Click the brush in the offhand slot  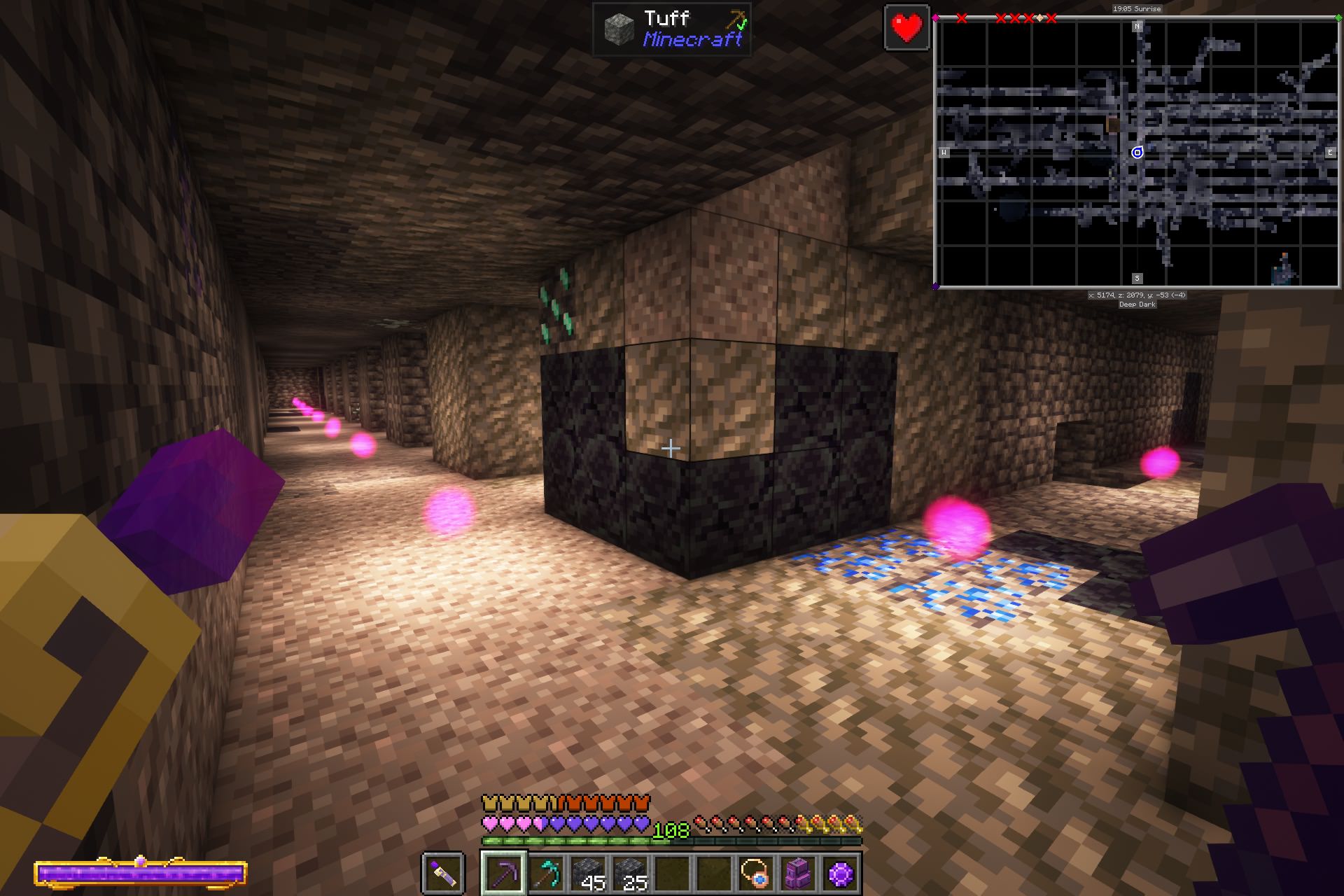pos(442,874)
